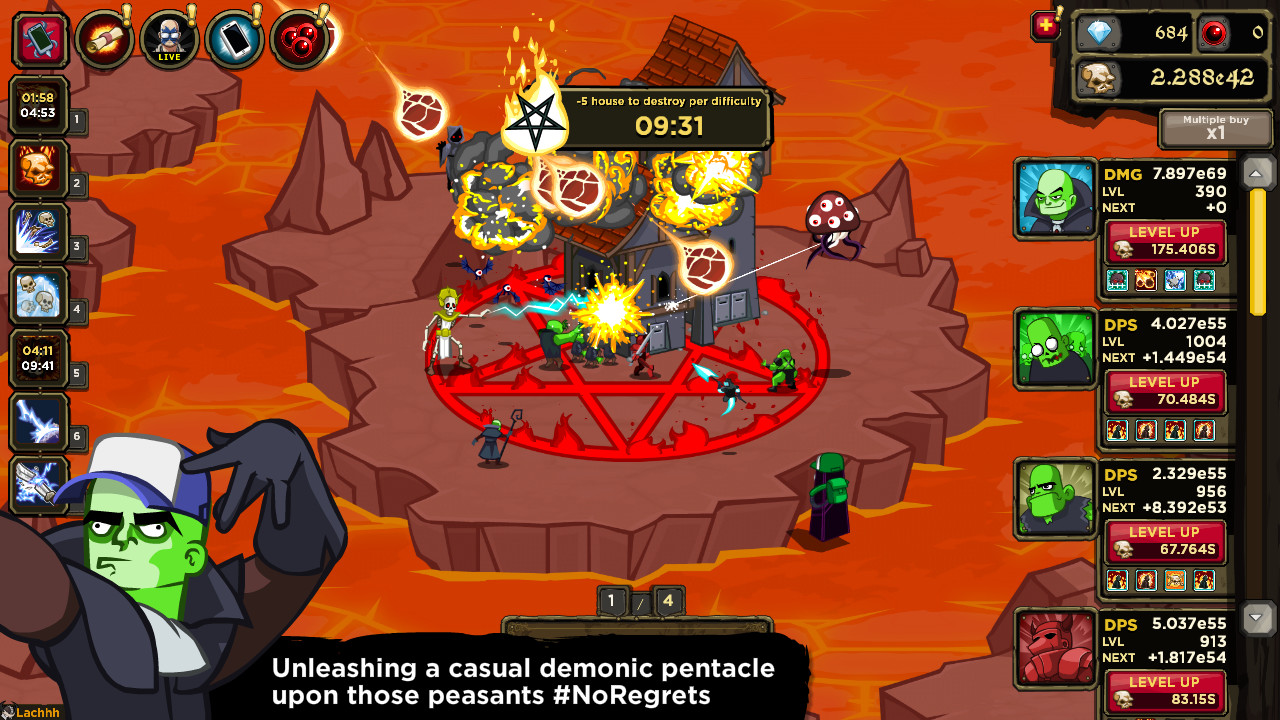Viewport: 1280px width, 720px height.
Task: Toggle the Multiple buy x1 multiplier
Action: pos(1216,128)
